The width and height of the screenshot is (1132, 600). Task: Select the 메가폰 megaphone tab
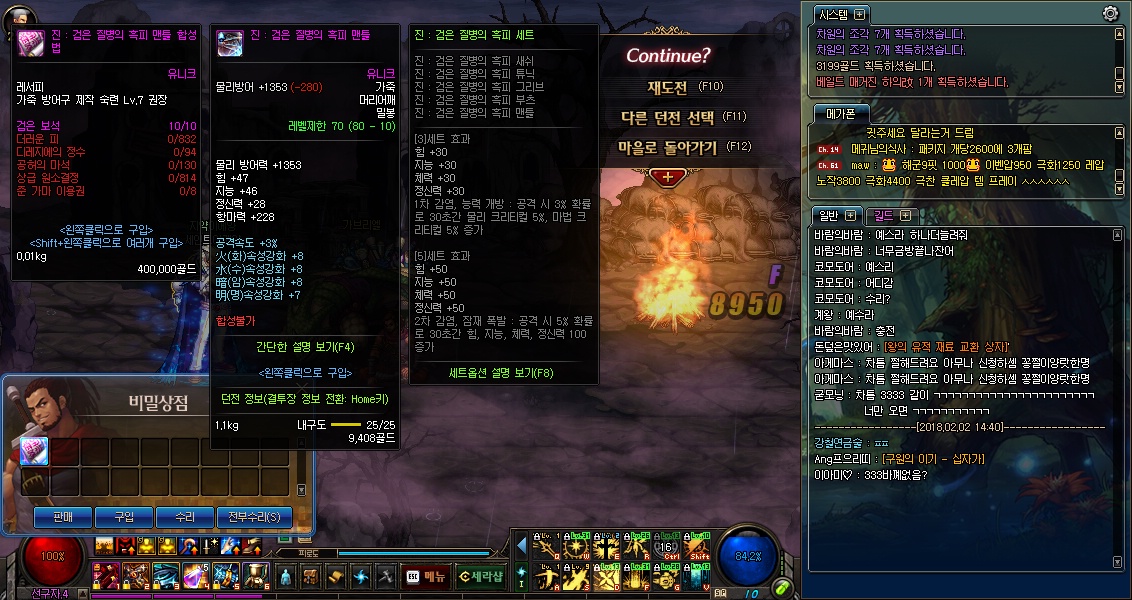click(x=836, y=113)
